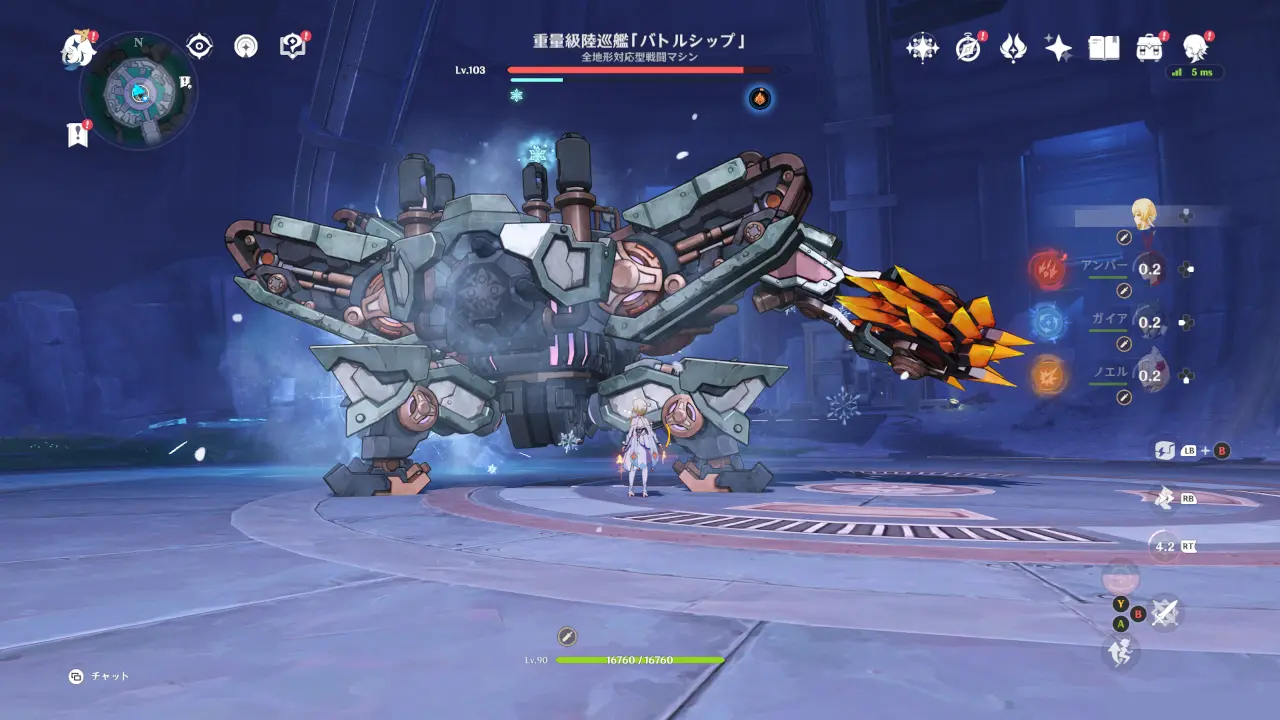Click the vision eye icon beside the minimap

(200, 44)
